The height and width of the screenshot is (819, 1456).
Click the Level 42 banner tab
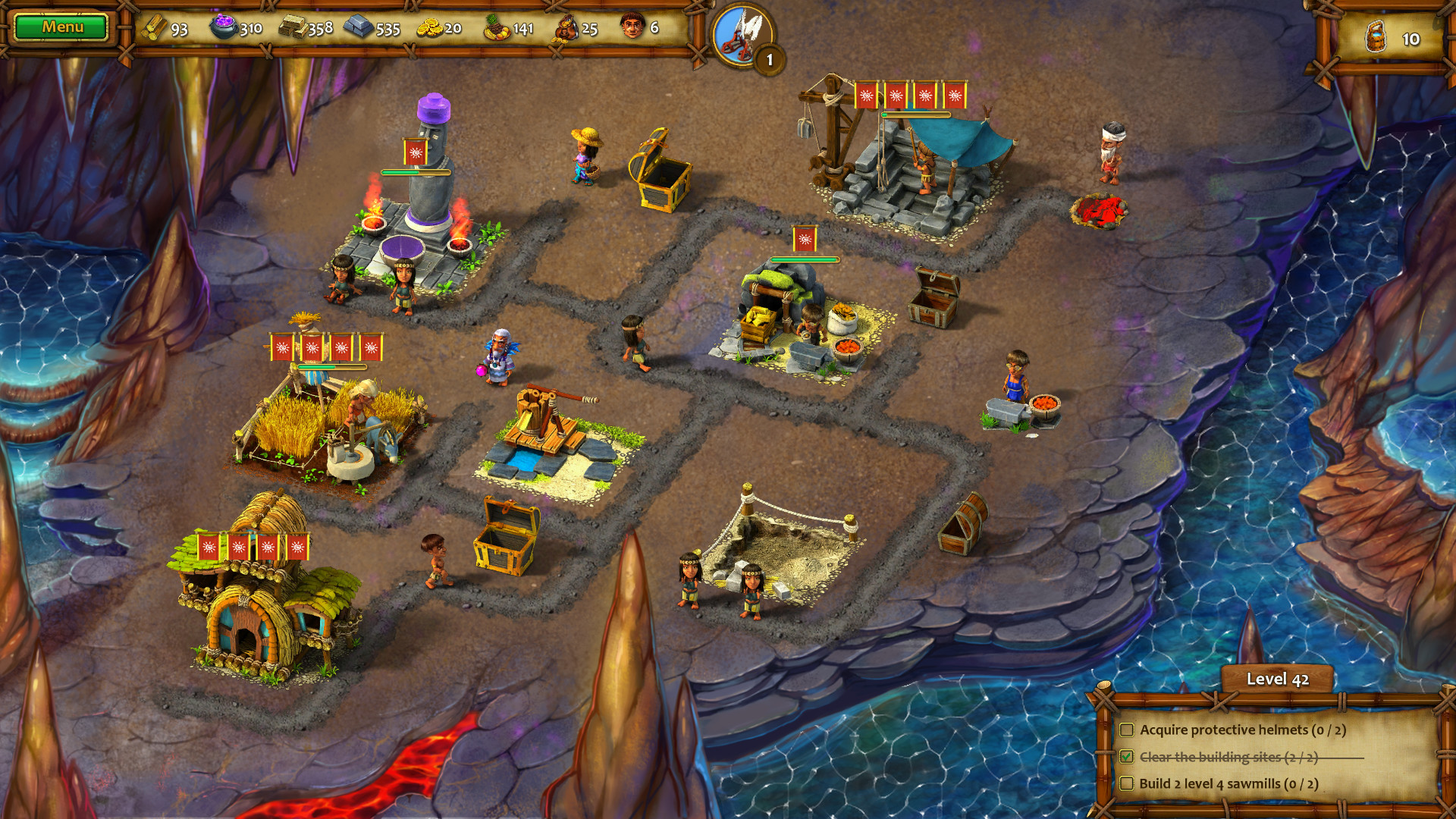click(1278, 680)
